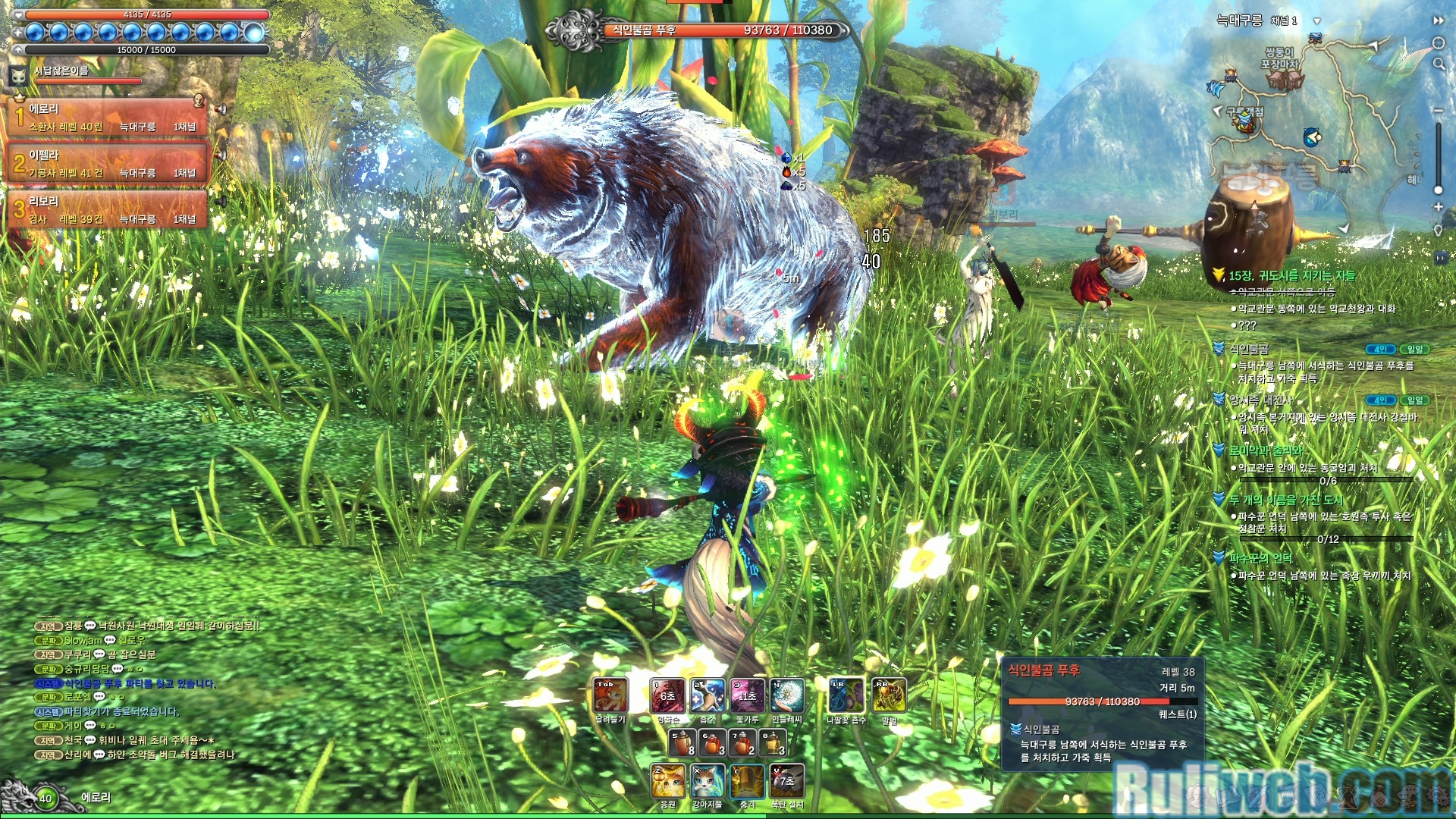Use the 흡수 absorb skill
This screenshot has height=819, width=1456.
coord(708,695)
